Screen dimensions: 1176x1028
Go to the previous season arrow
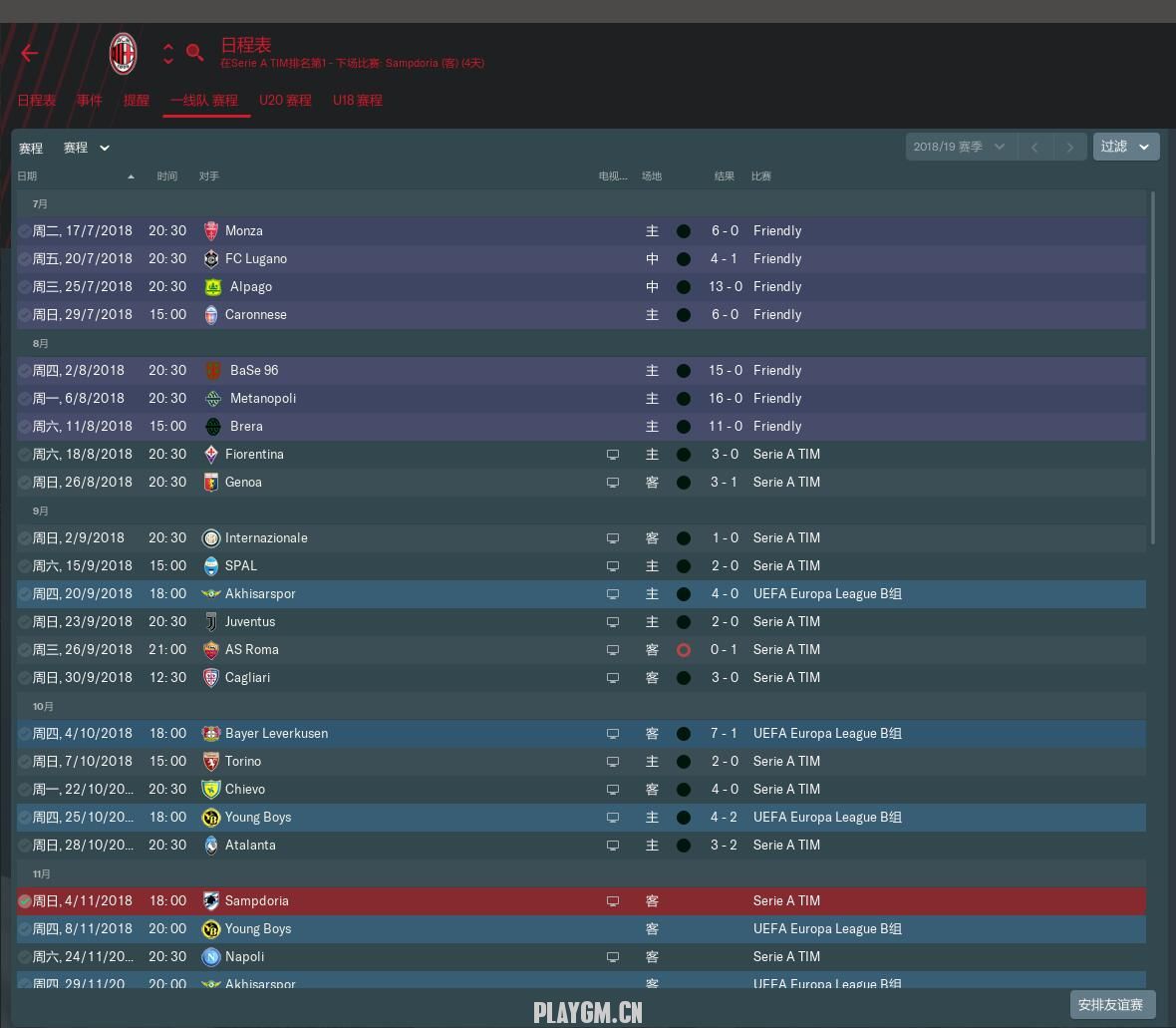pyautogui.click(x=1034, y=148)
